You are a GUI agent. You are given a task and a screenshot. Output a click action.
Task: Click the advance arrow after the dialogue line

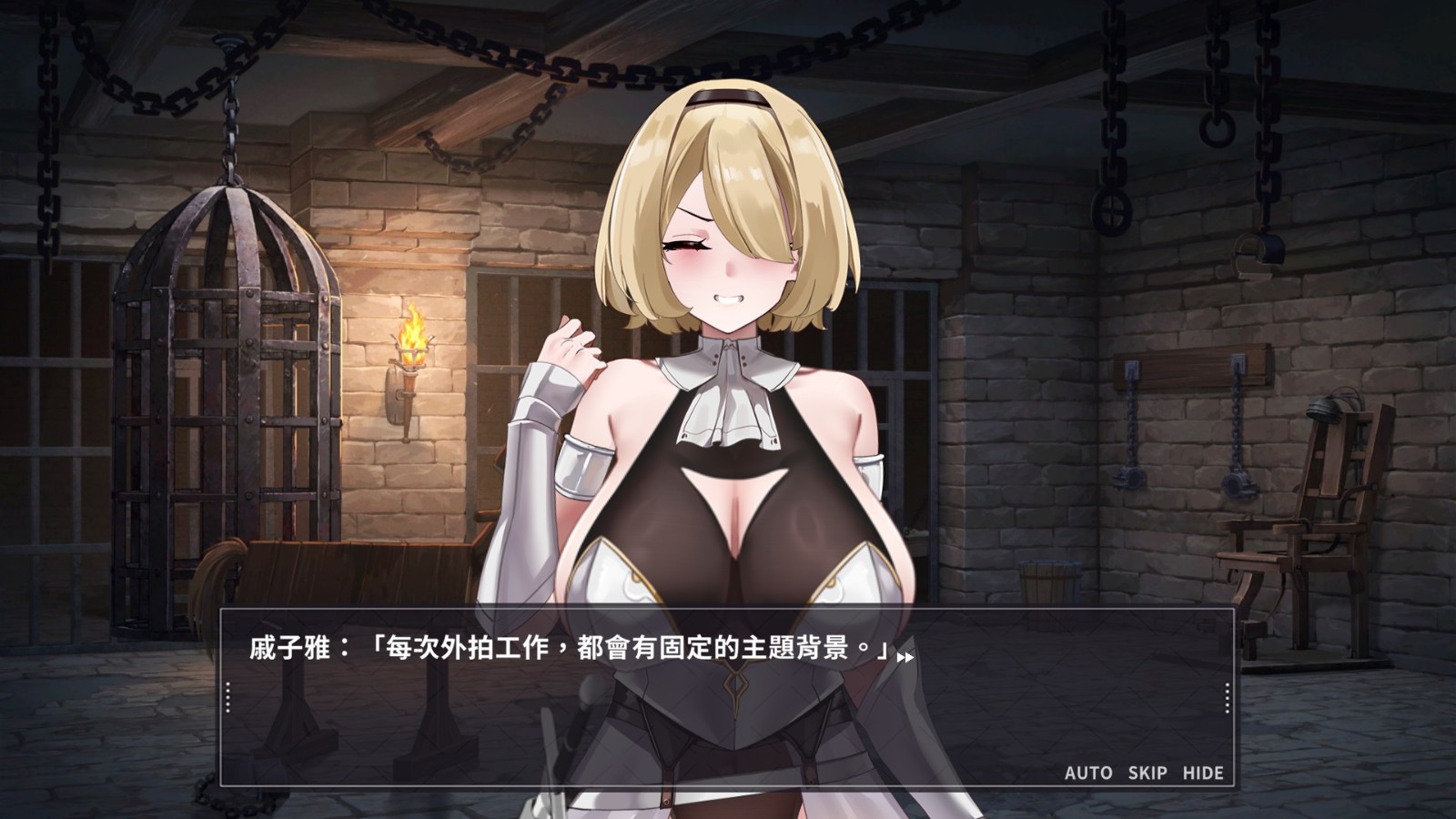(x=905, y=656)
